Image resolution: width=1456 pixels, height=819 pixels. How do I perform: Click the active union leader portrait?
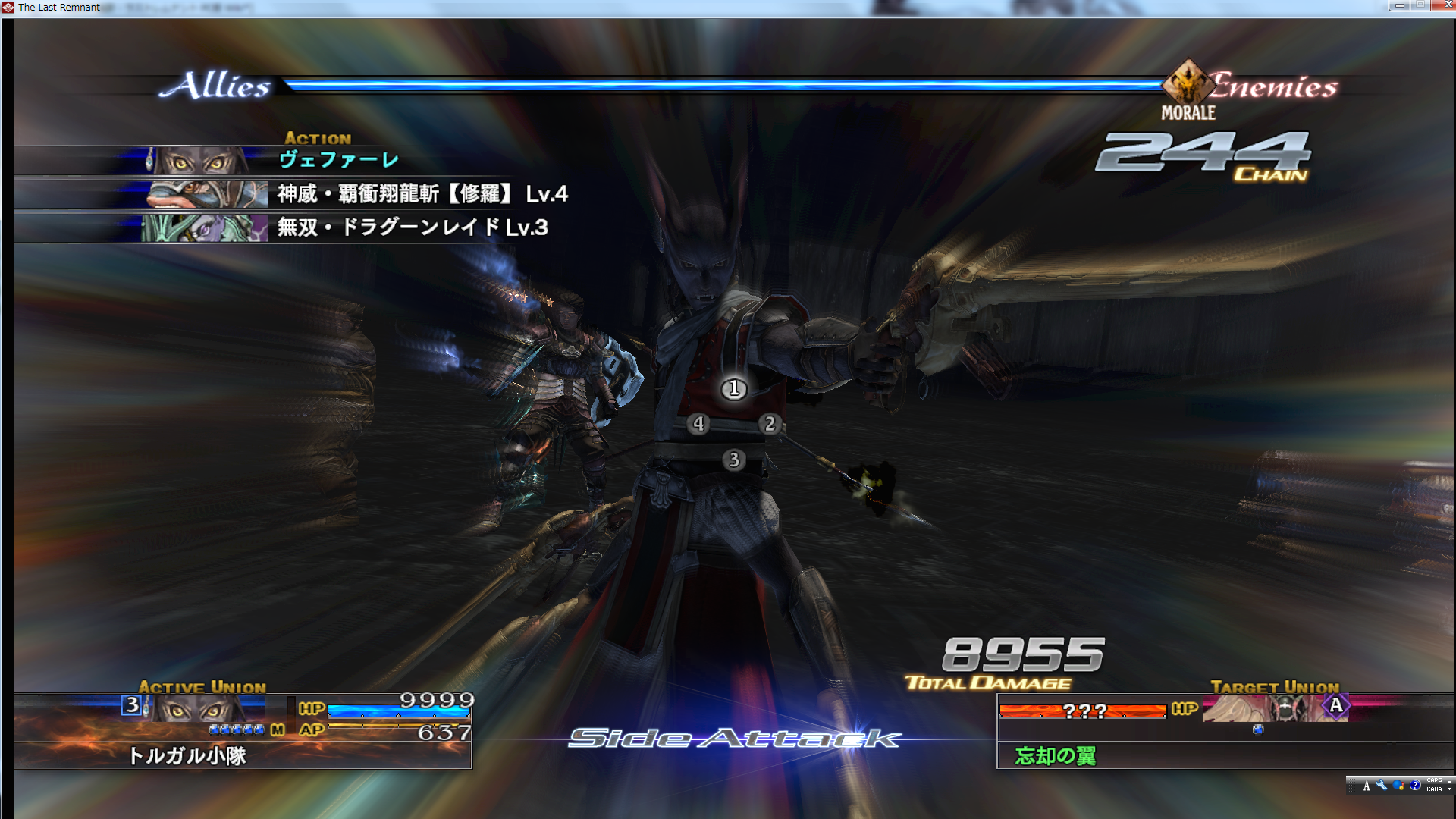[199, 708]
